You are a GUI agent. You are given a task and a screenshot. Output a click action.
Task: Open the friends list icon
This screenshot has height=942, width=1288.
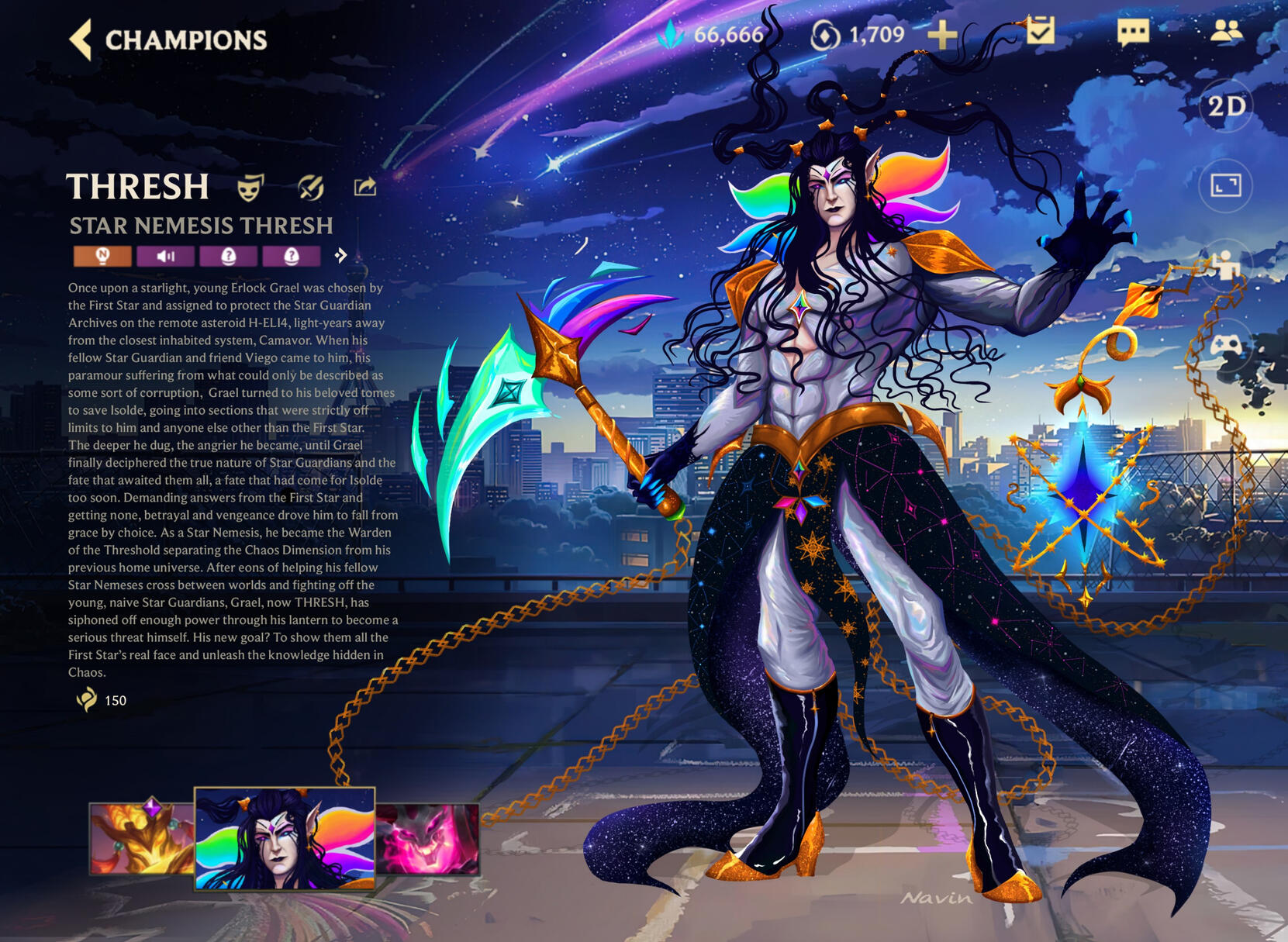click(1226, 31)
